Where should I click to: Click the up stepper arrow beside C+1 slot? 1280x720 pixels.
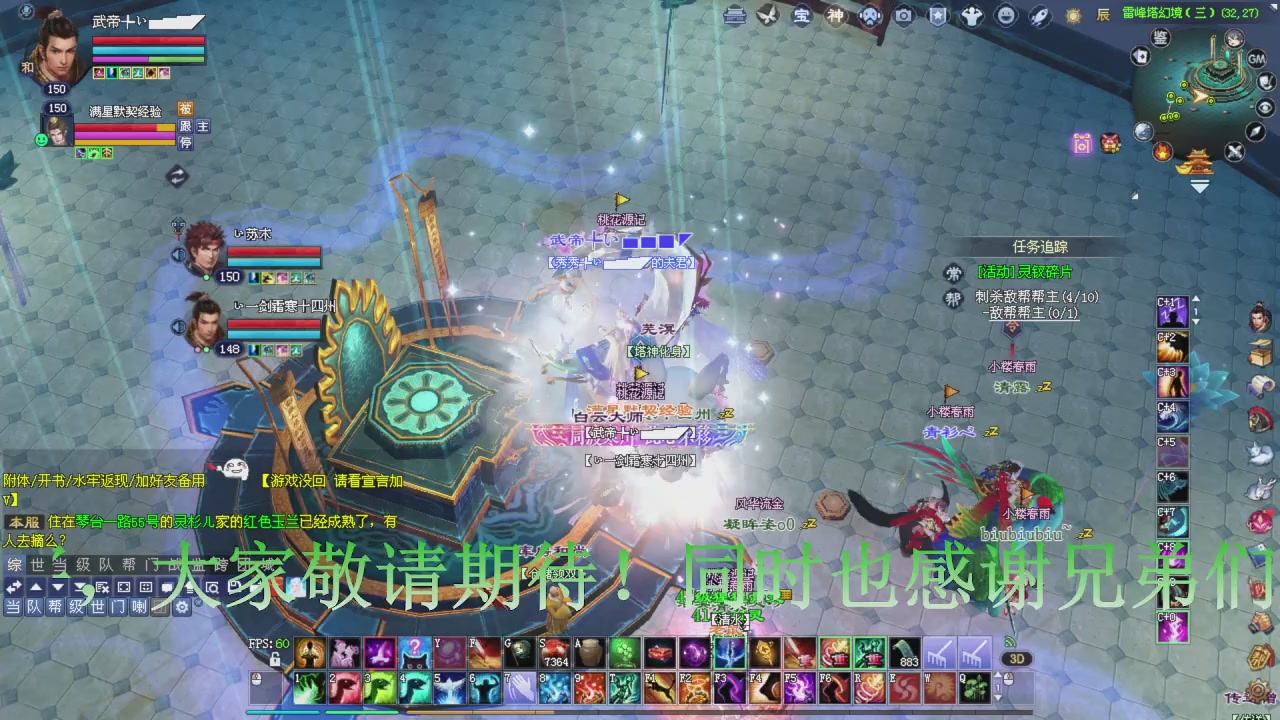[x=1196, y=300]
